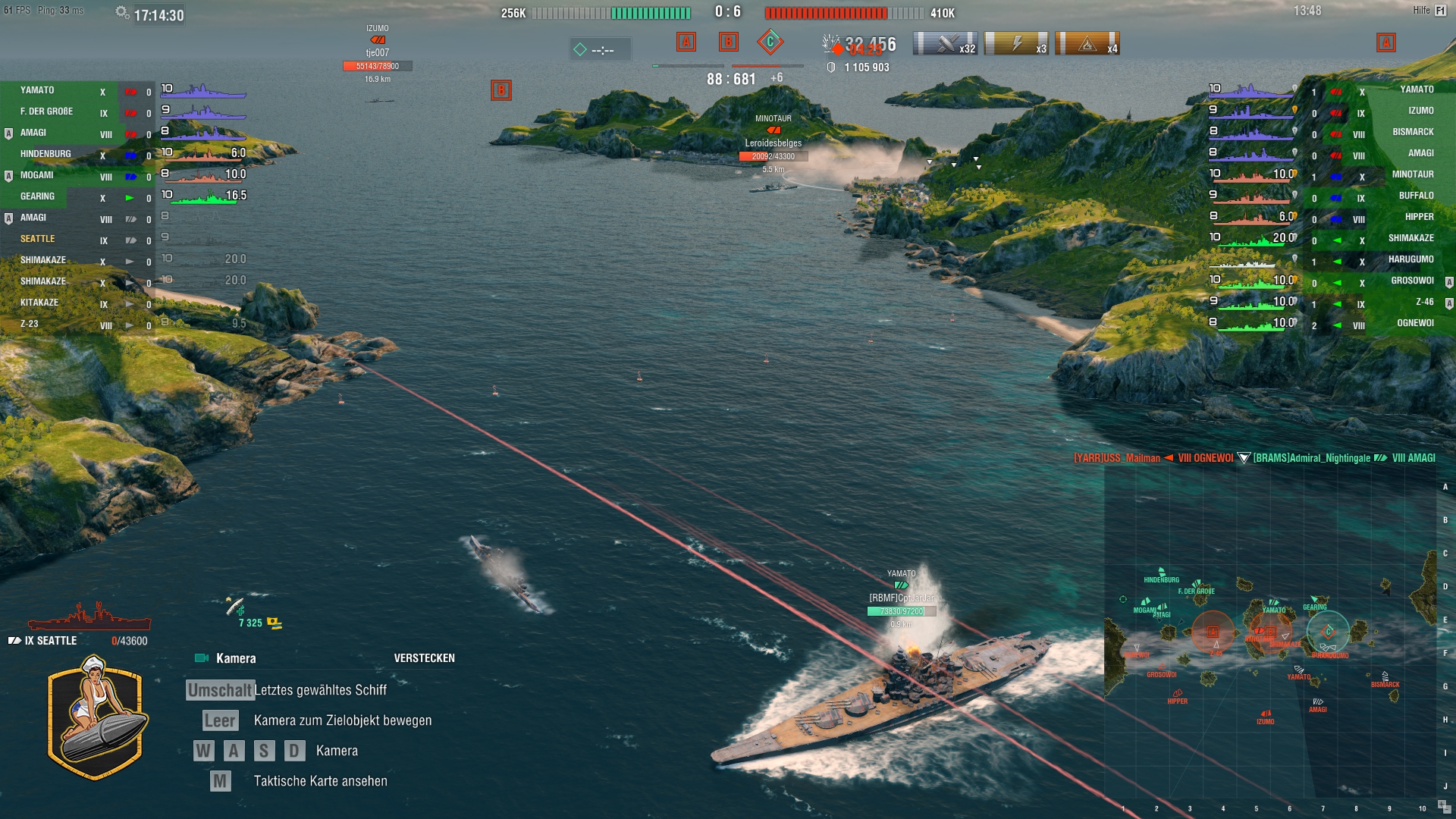Expand the enemy MINOTAUR row on the right roster

1412,174
